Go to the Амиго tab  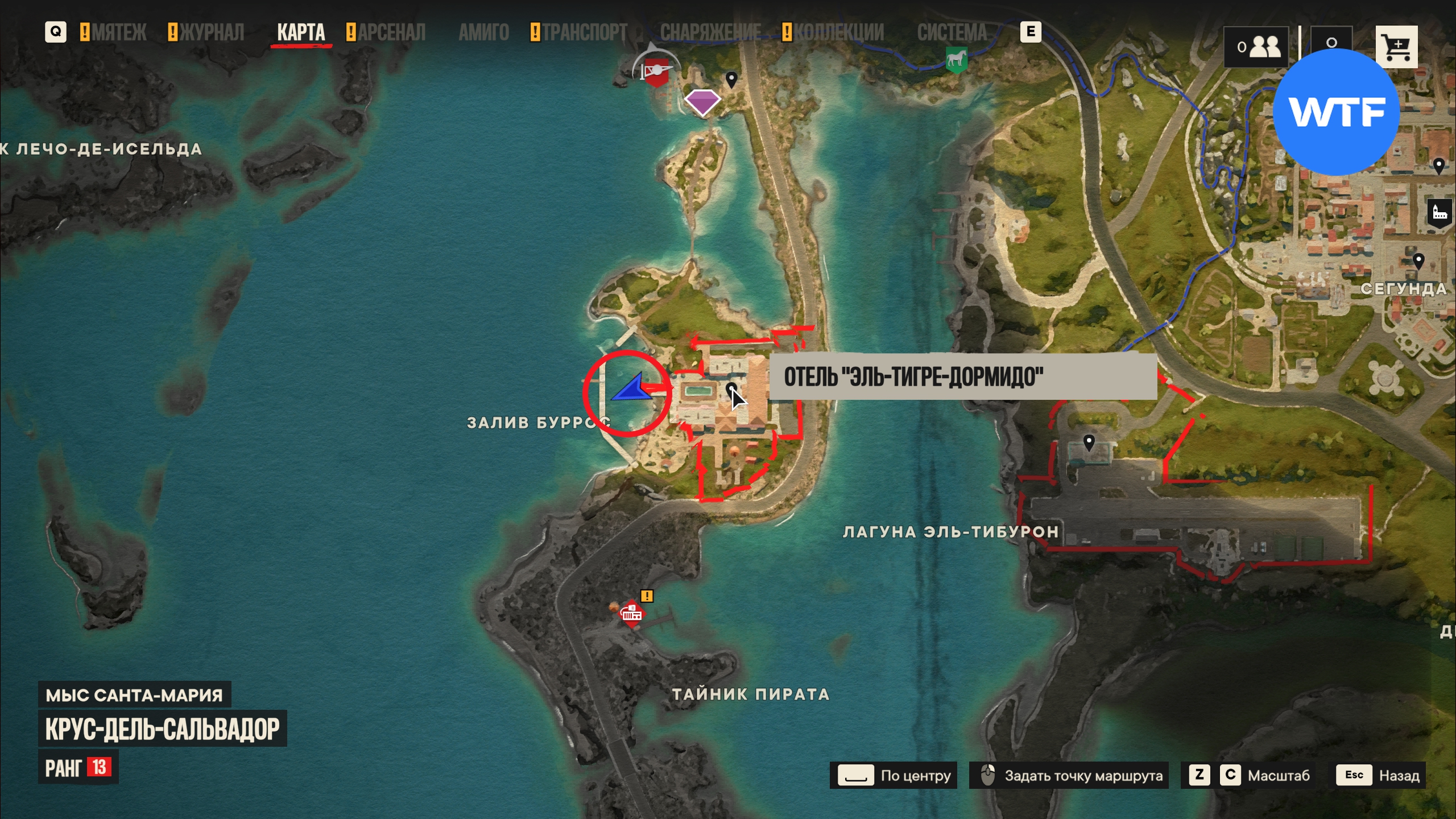click(x=483, y=32)
